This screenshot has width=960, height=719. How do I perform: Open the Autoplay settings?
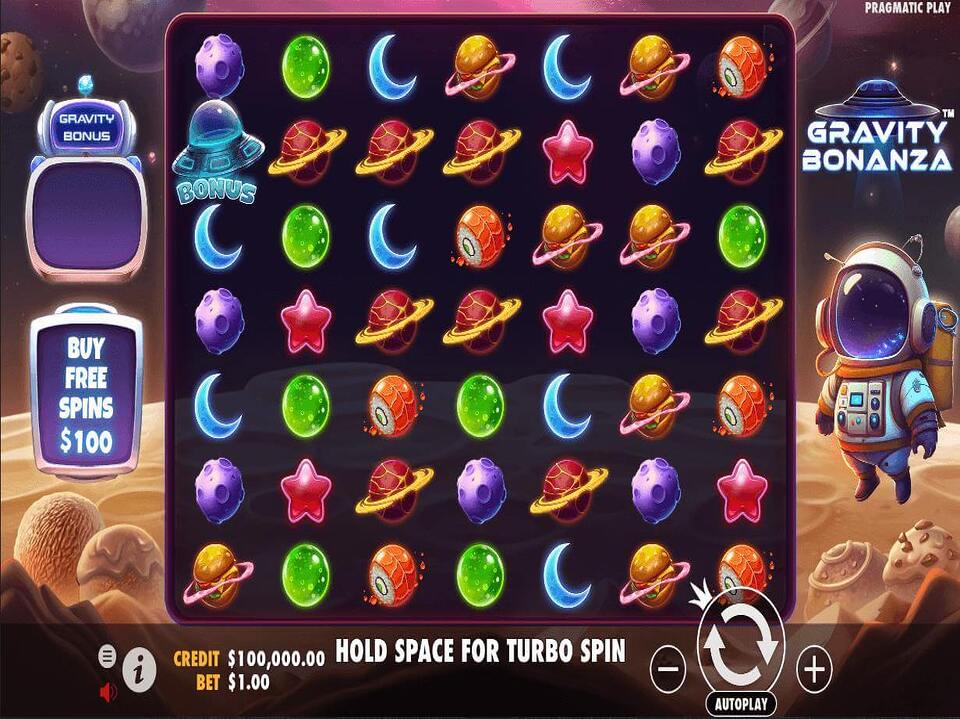click(740, 704)
